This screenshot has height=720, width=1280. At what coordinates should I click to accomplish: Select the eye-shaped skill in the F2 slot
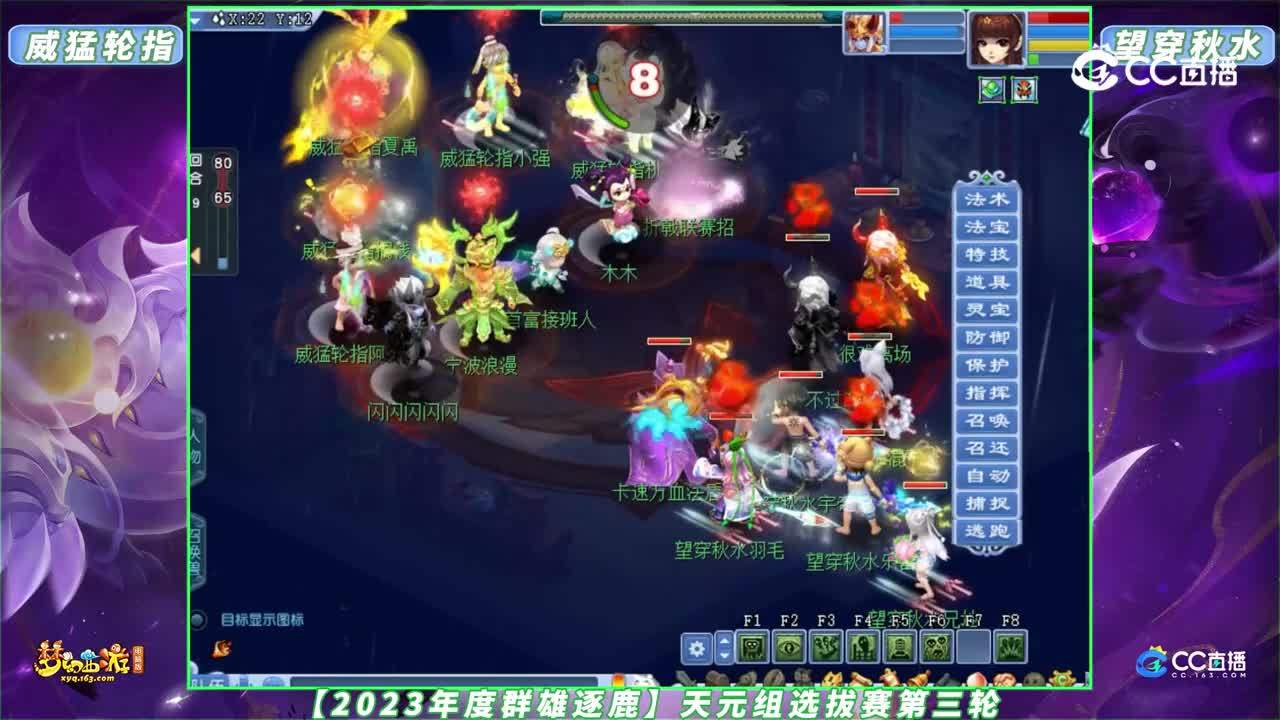(788, 647)
